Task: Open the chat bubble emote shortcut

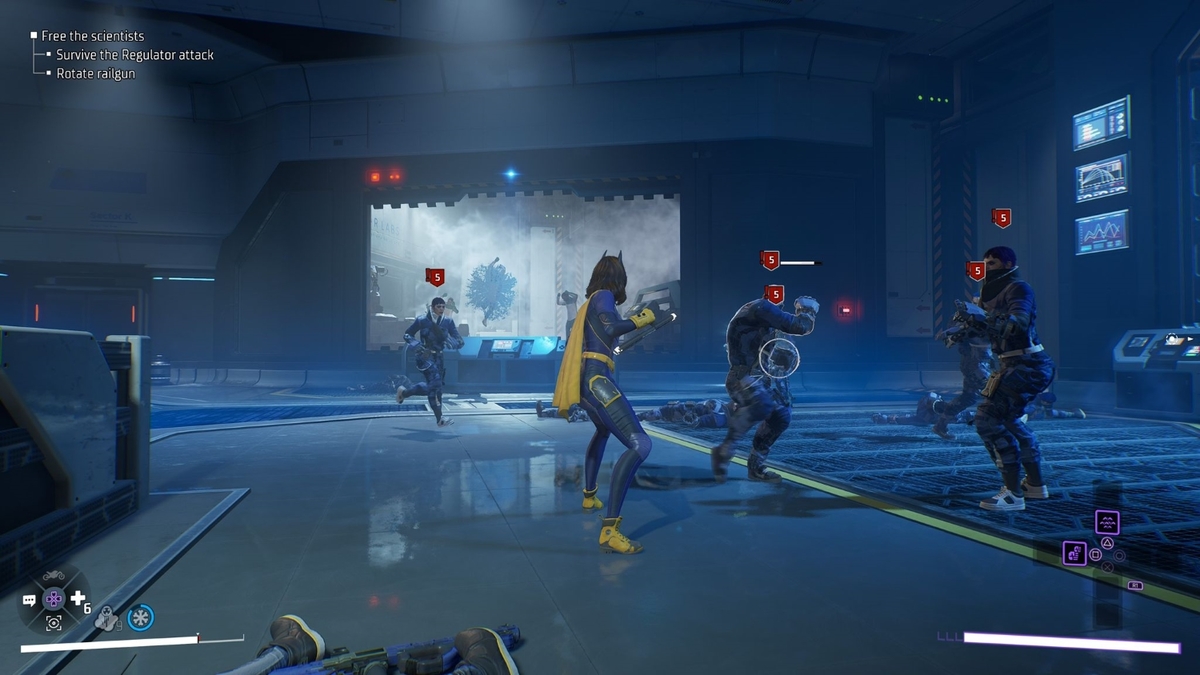Action: tap(29, 600)
